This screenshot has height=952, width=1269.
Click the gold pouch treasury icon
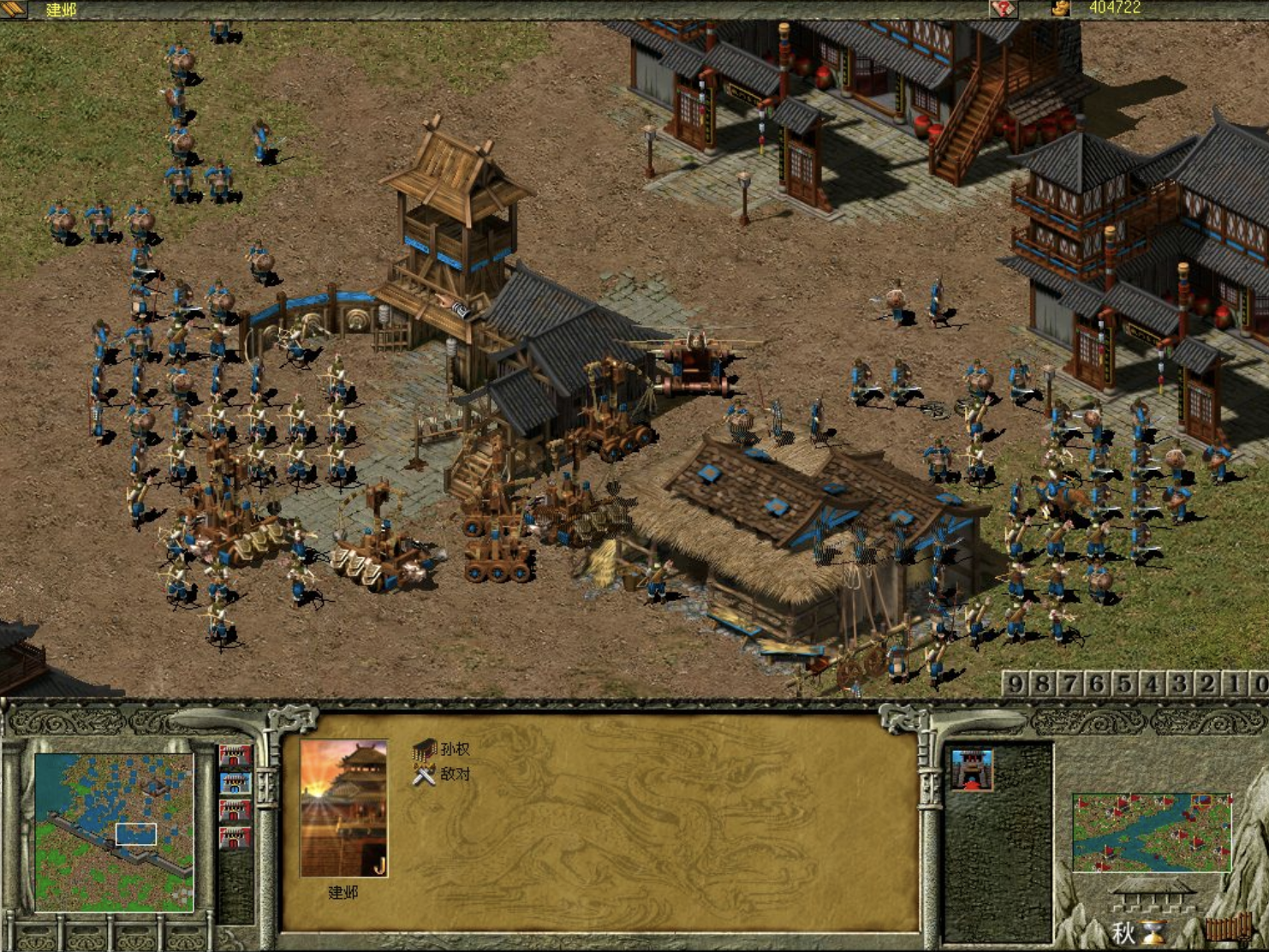(x=1061, y=9)
